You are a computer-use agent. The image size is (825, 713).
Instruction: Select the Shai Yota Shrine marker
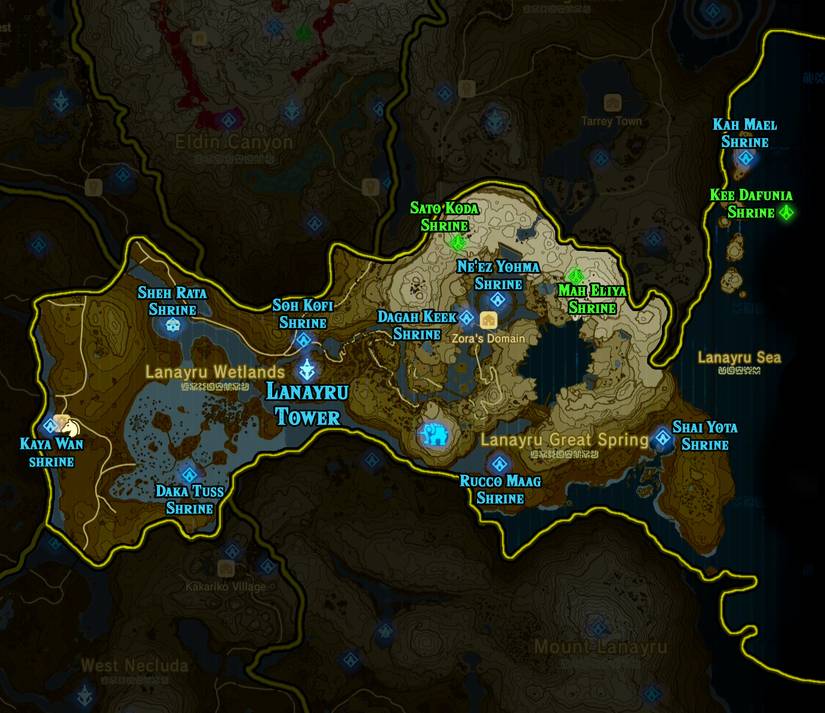[663, 438]
